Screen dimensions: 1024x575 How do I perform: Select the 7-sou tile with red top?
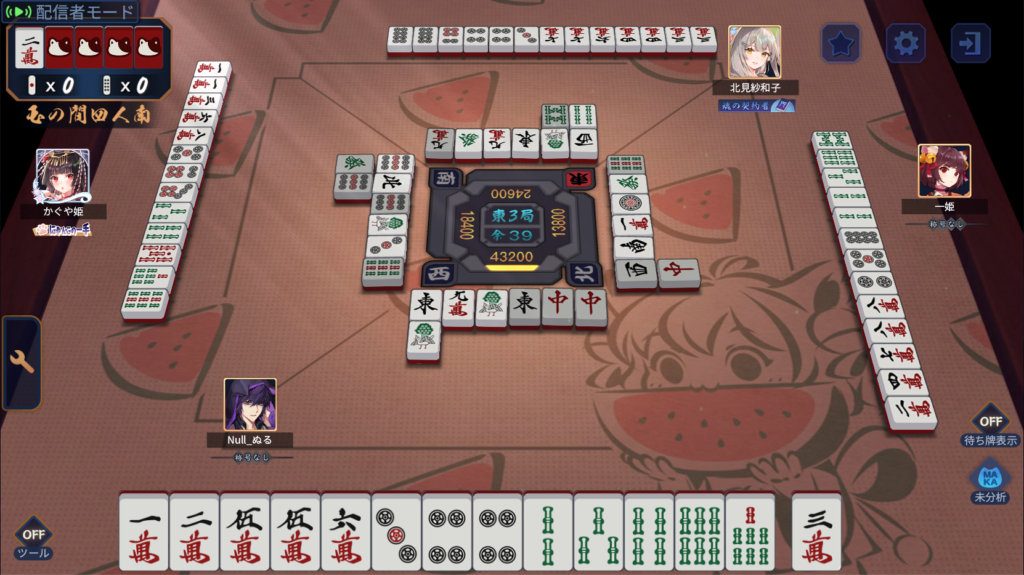(750, 532)
